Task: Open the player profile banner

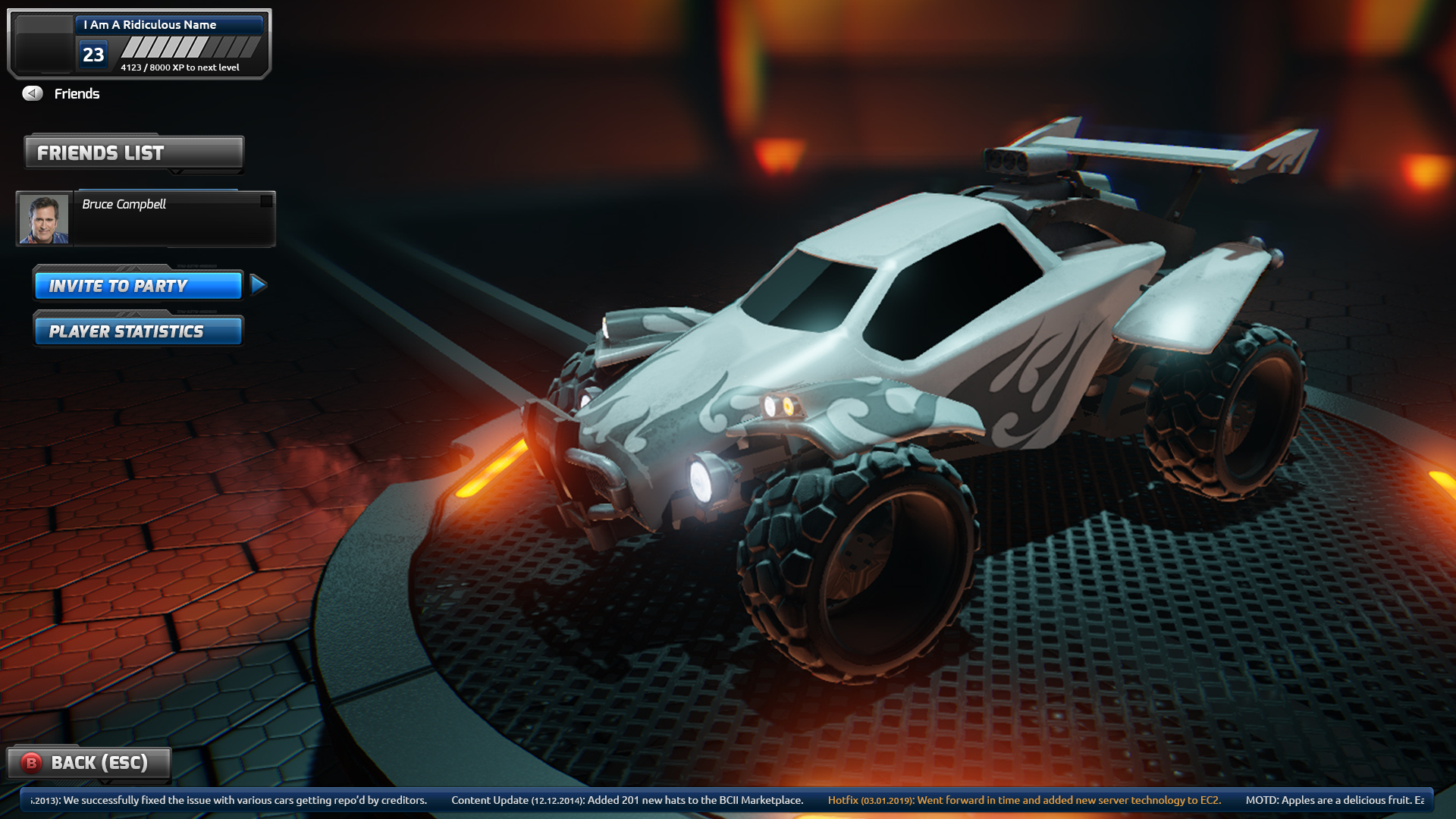Action: (140, 44)
